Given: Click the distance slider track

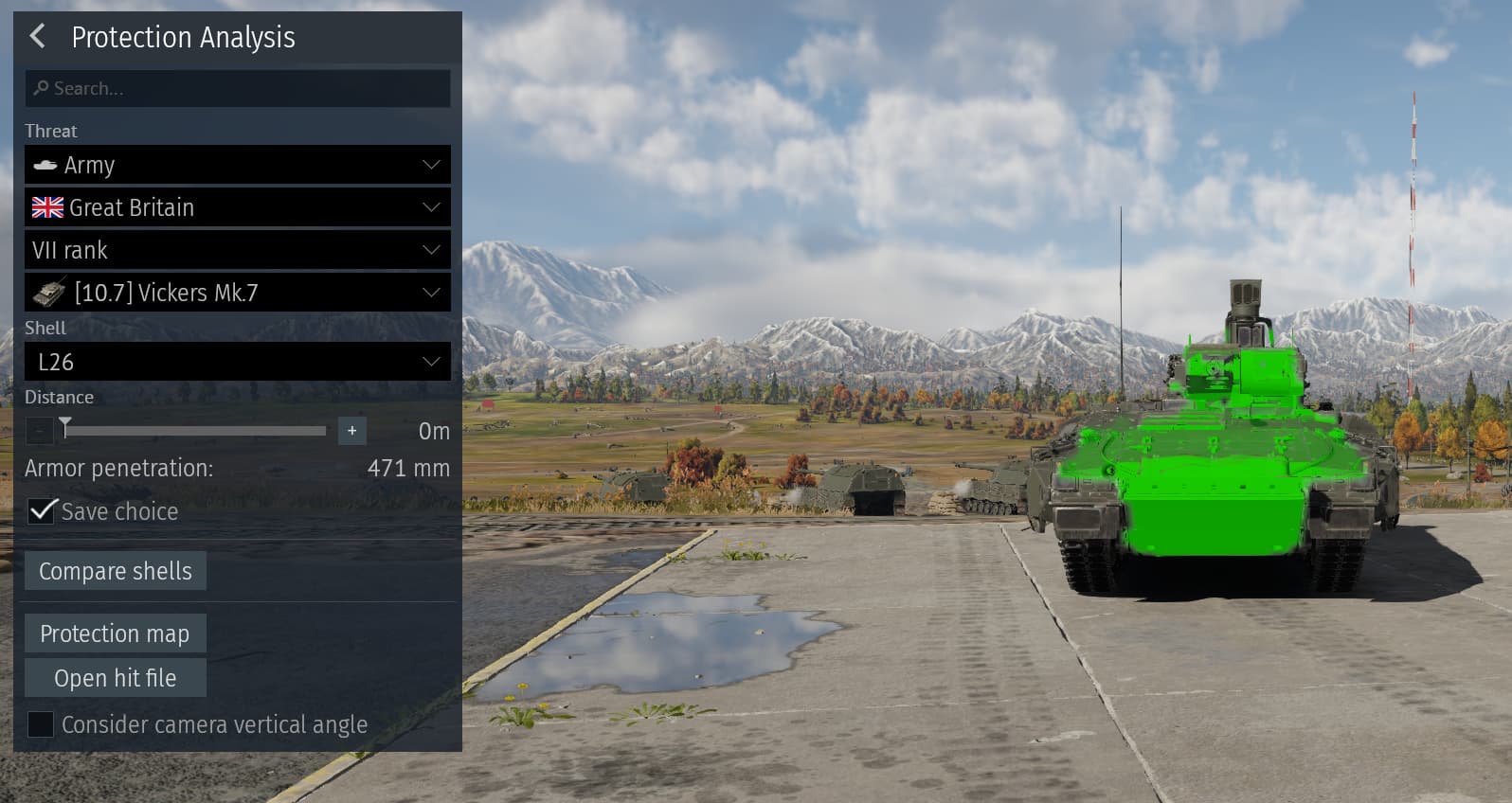Looking at the screenshot, I should 194,431.
